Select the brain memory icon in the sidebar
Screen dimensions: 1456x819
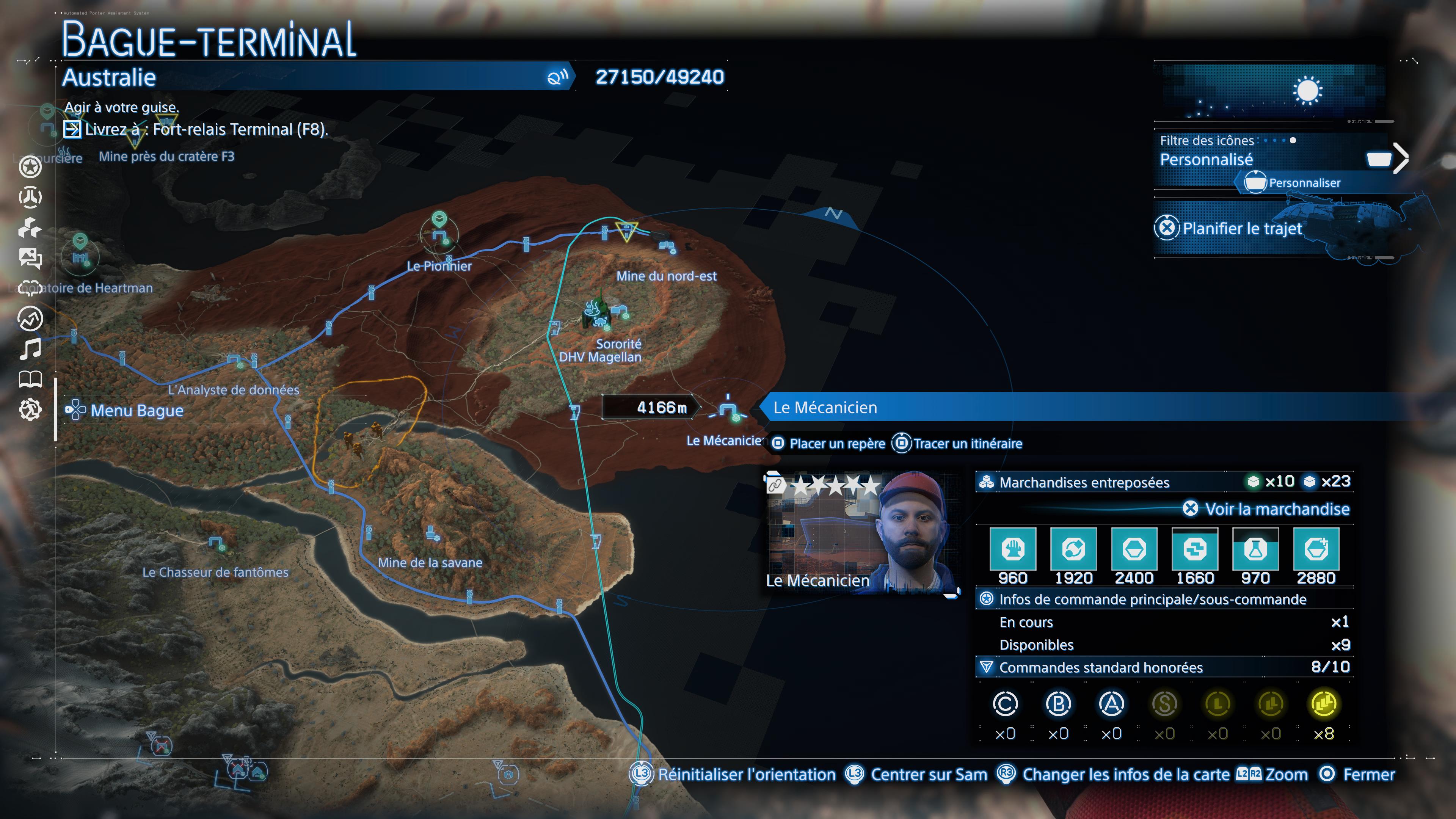coord(31,287)
